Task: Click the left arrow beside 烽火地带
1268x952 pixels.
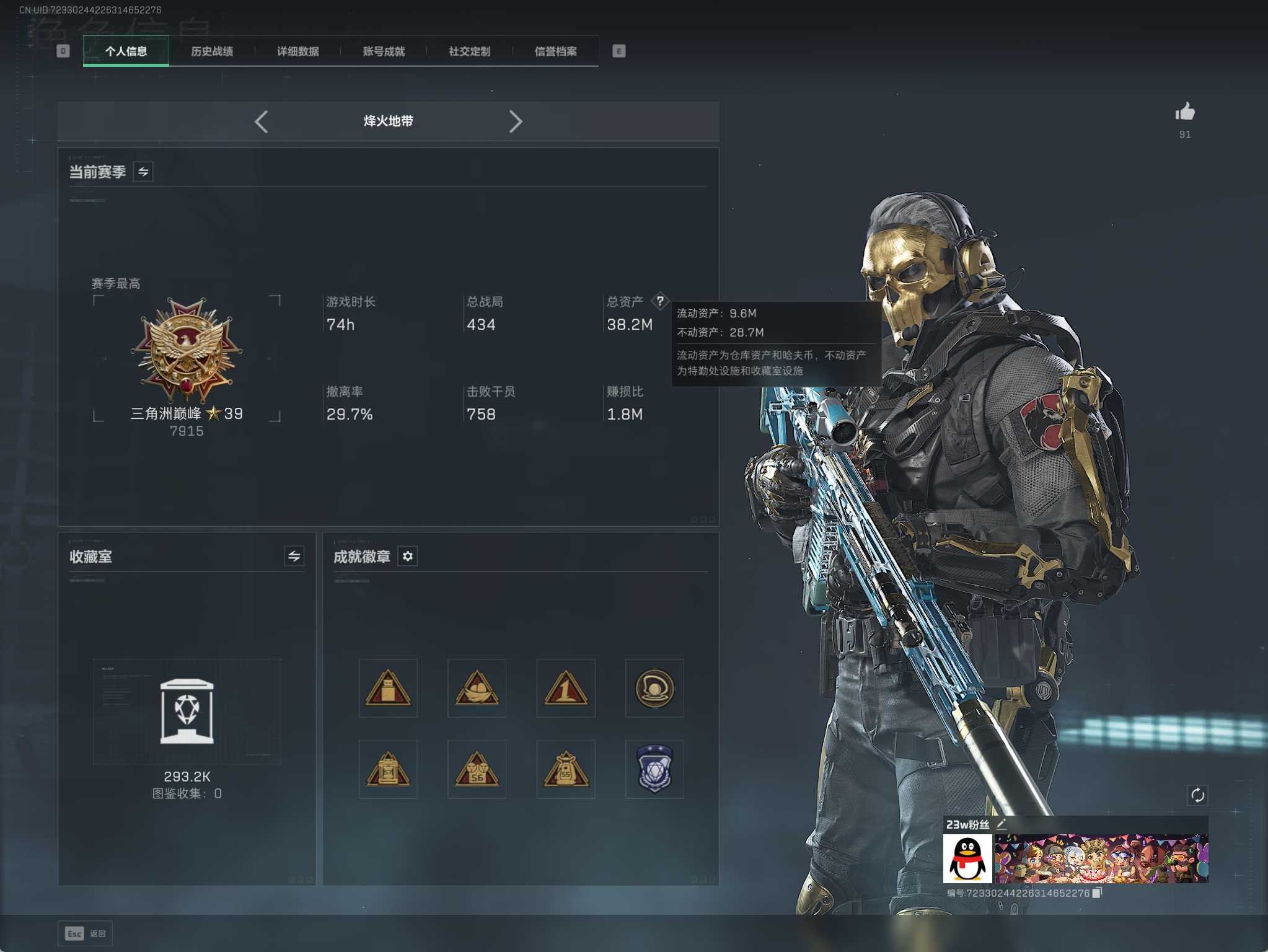Action: 262,121
